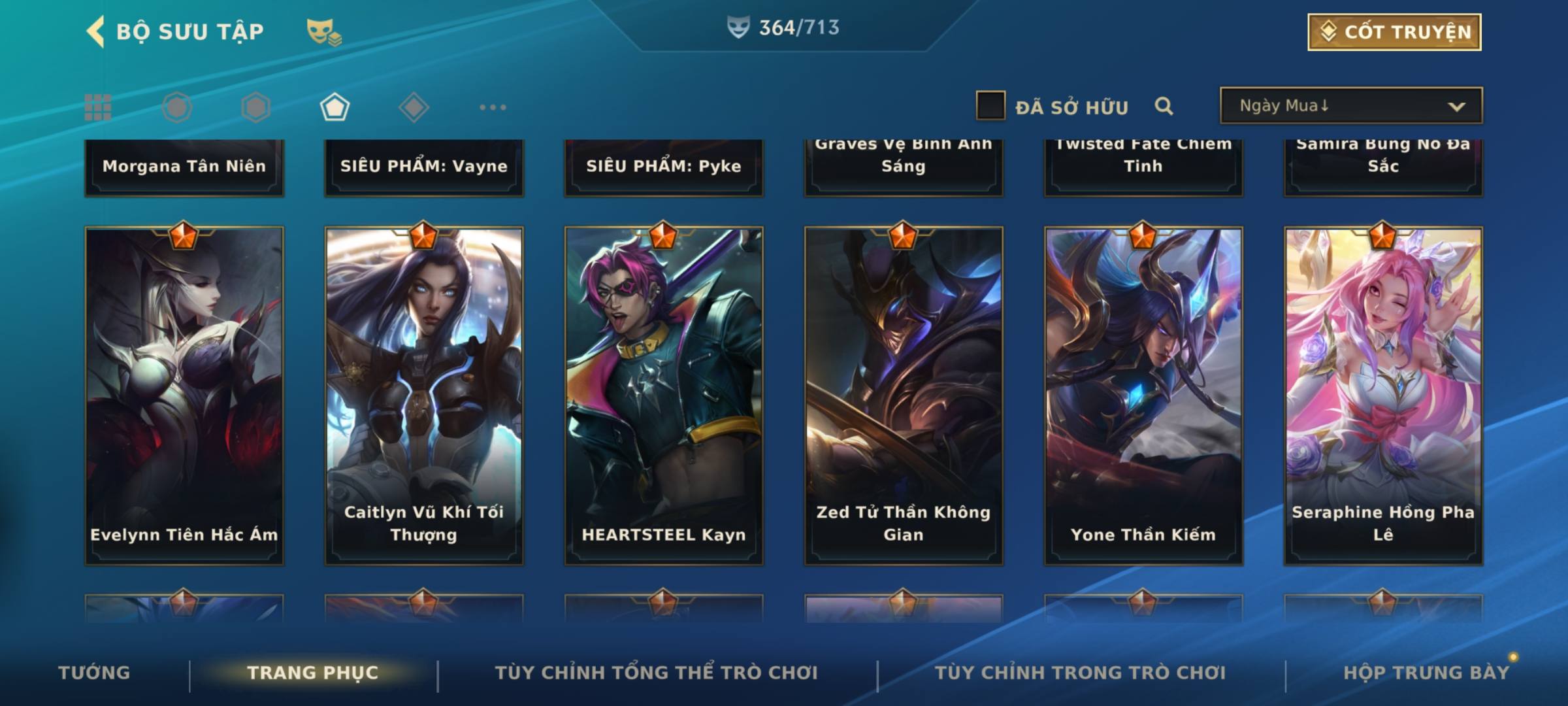The height and width of the screenshot is (706, 1568).
Task: Open the Hộp Trưng Bày tab
Action: (x=1426, y=673)
